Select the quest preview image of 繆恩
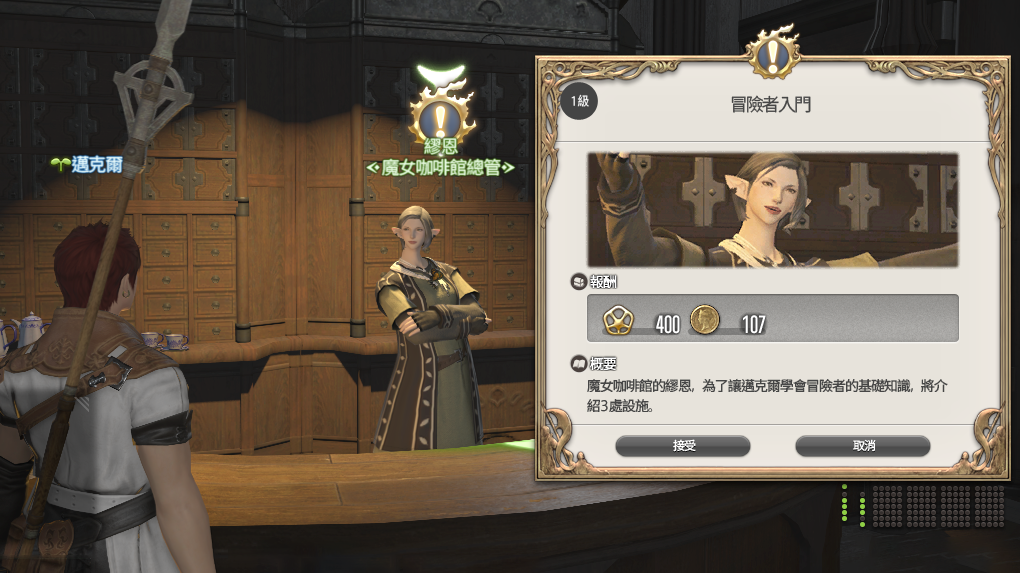 [x=772, y=210]
